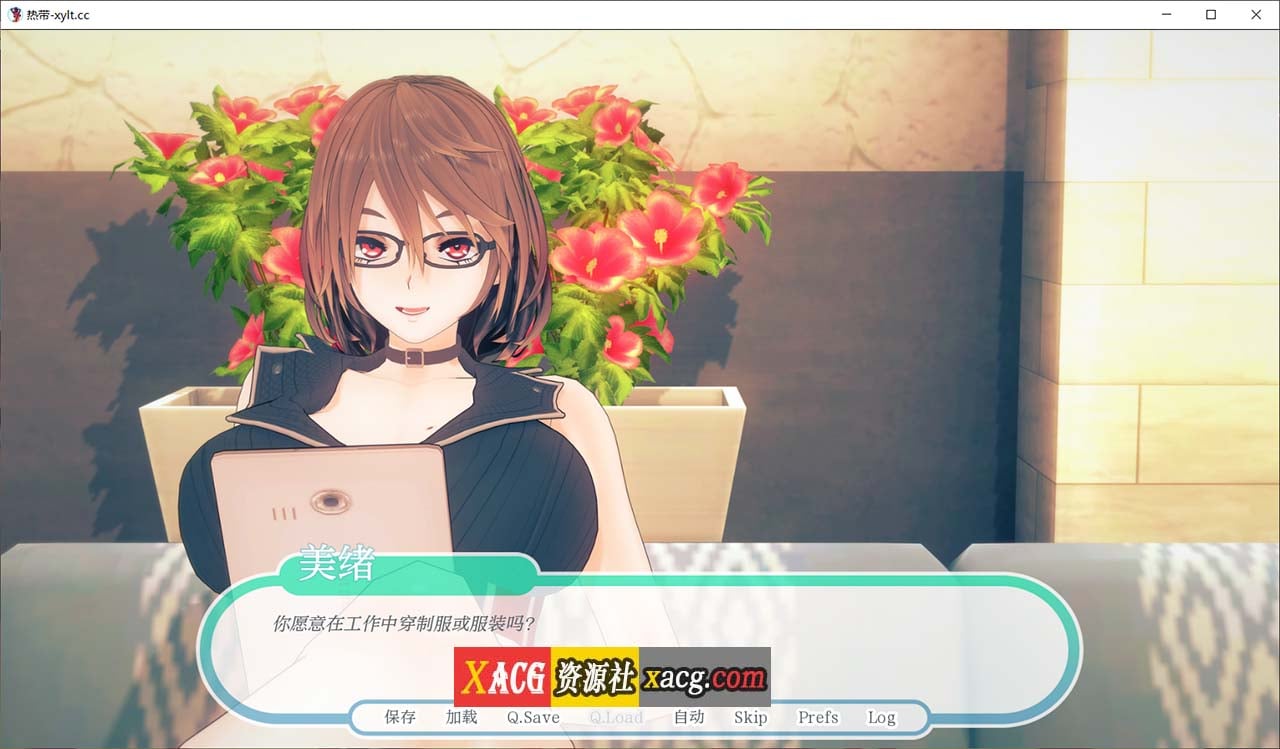Enable auto-play mode with 自动

(x=690, y=717)
